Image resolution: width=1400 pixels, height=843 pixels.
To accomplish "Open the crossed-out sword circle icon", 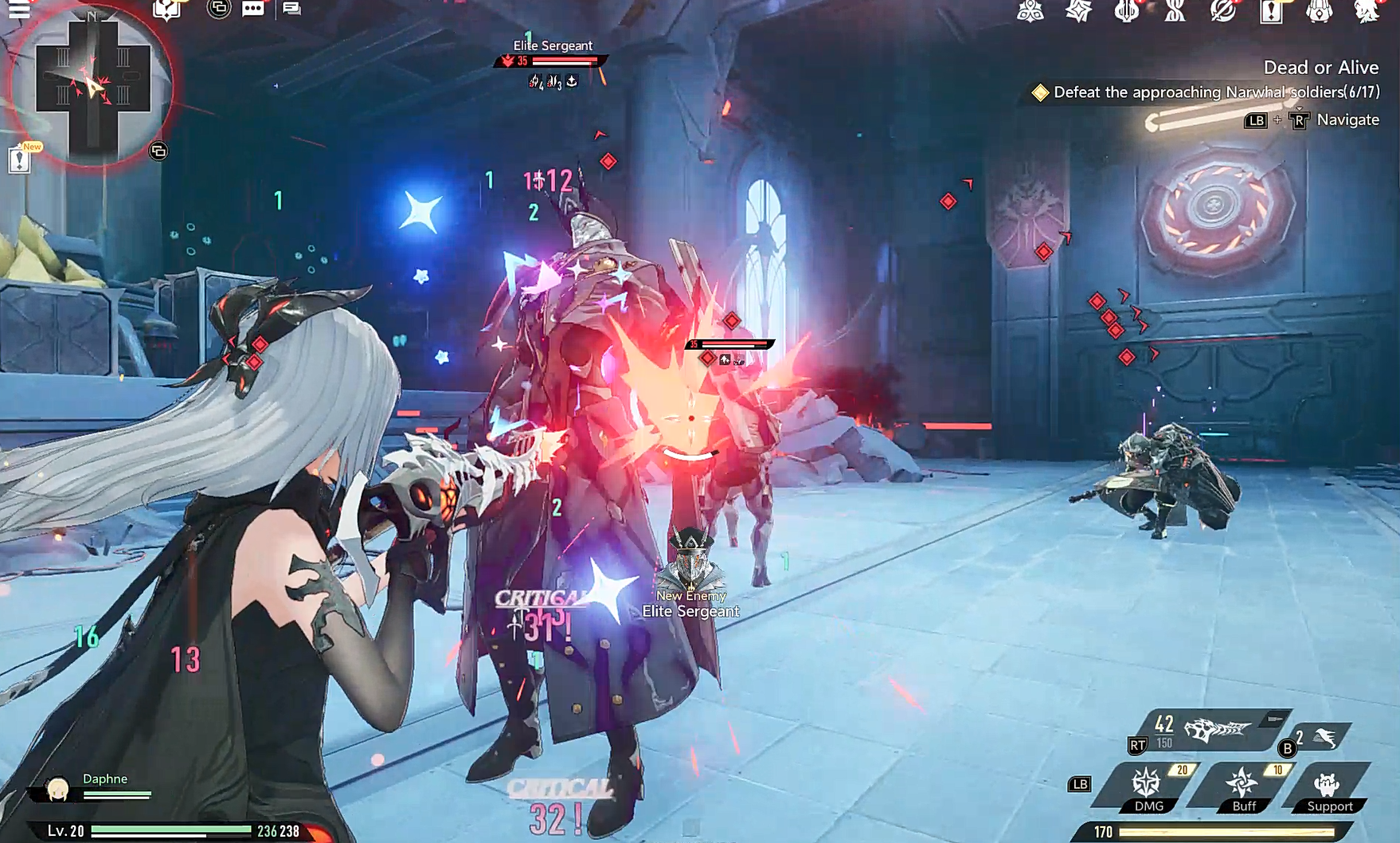I will (x=1222, y=11).
